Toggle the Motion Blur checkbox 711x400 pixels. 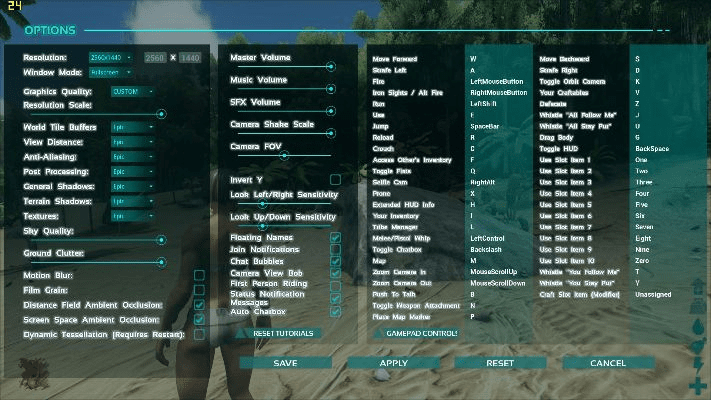tap(200, 275)
